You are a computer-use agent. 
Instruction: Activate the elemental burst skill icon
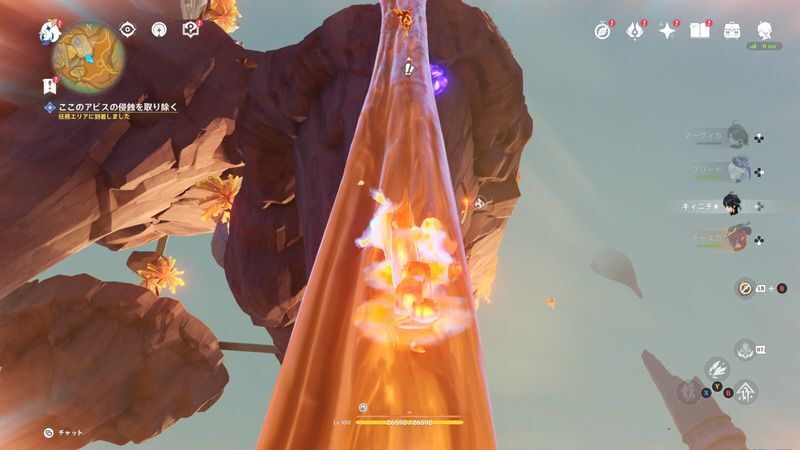point(744,350)
